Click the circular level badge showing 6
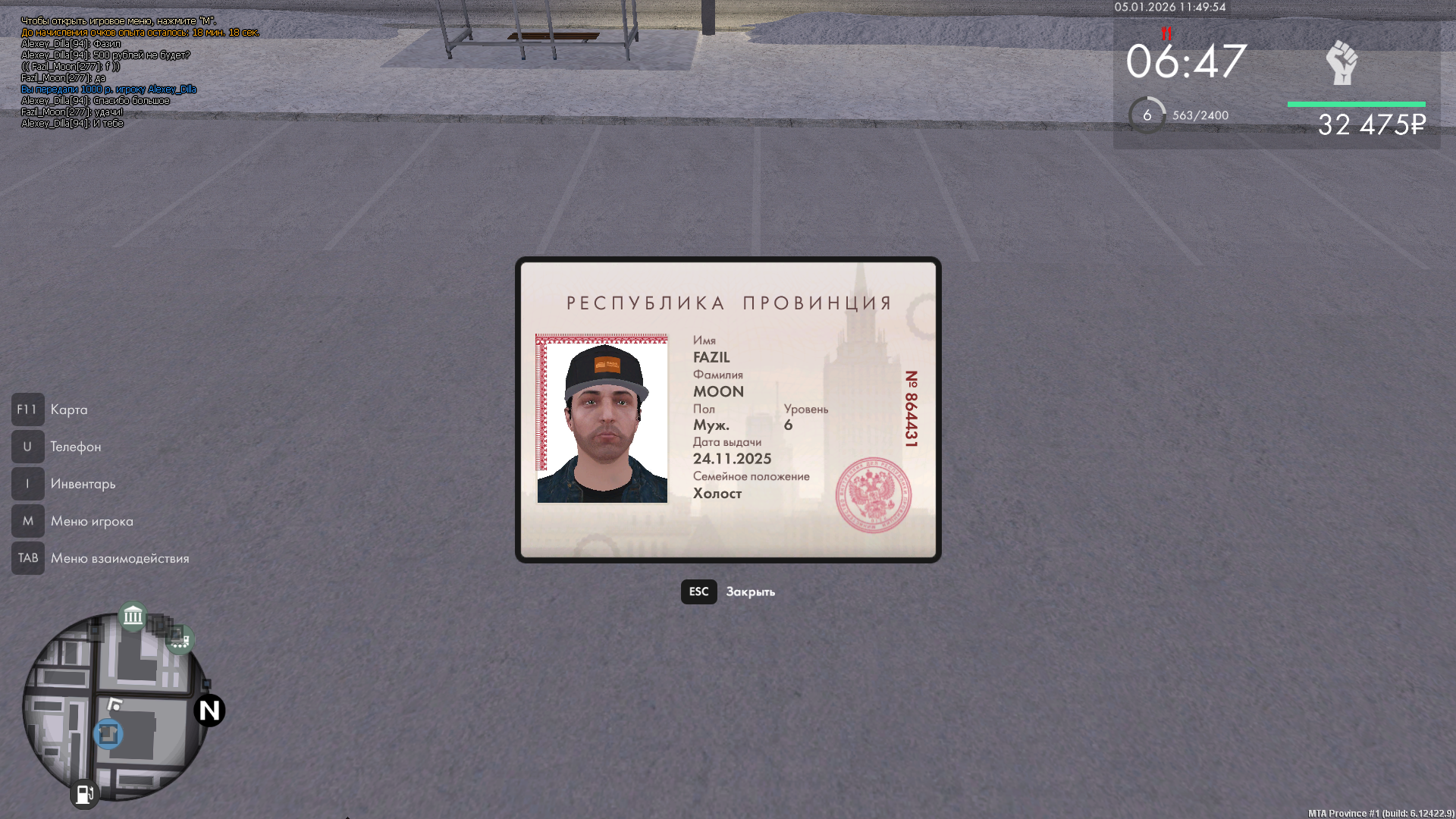The height and width of the screenshot is (819, 1456). tap(1147, 115)
